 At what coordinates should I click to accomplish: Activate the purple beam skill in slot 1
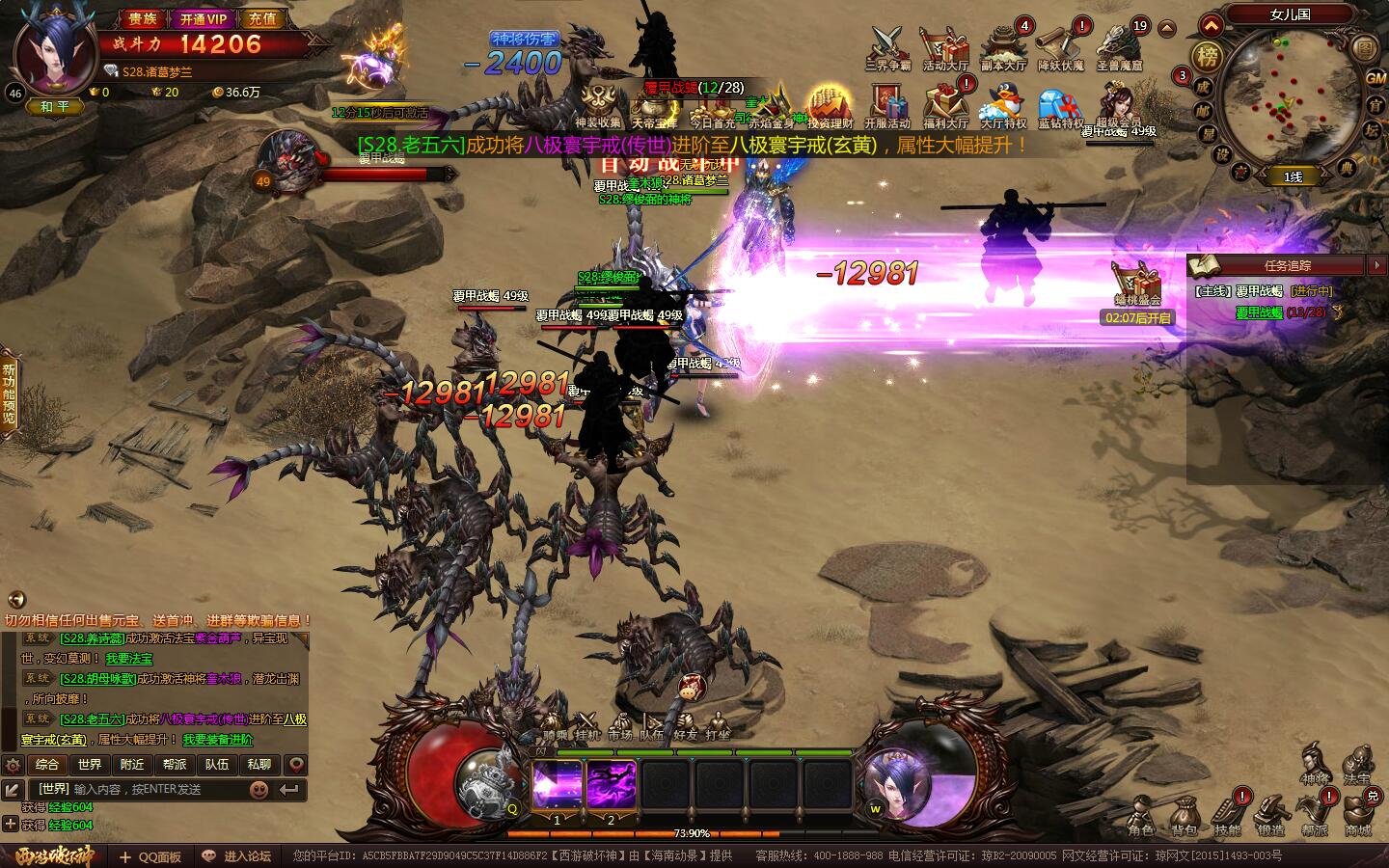point(558,785)
